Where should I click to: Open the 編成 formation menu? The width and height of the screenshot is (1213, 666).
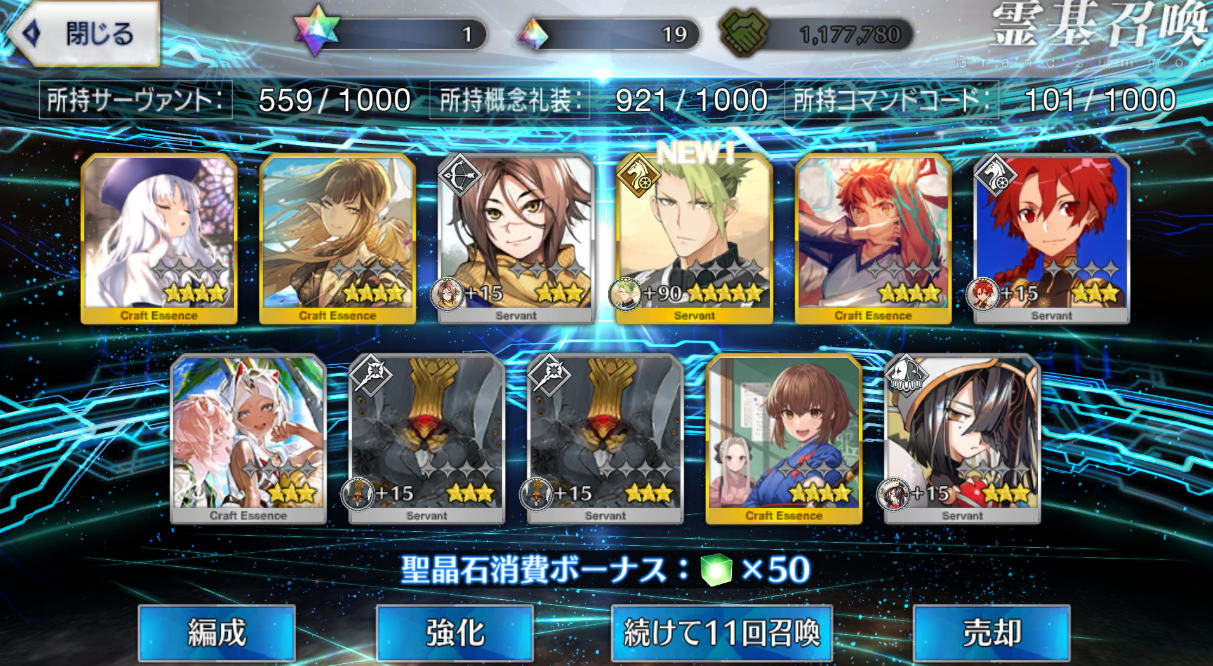coord(216,632)
